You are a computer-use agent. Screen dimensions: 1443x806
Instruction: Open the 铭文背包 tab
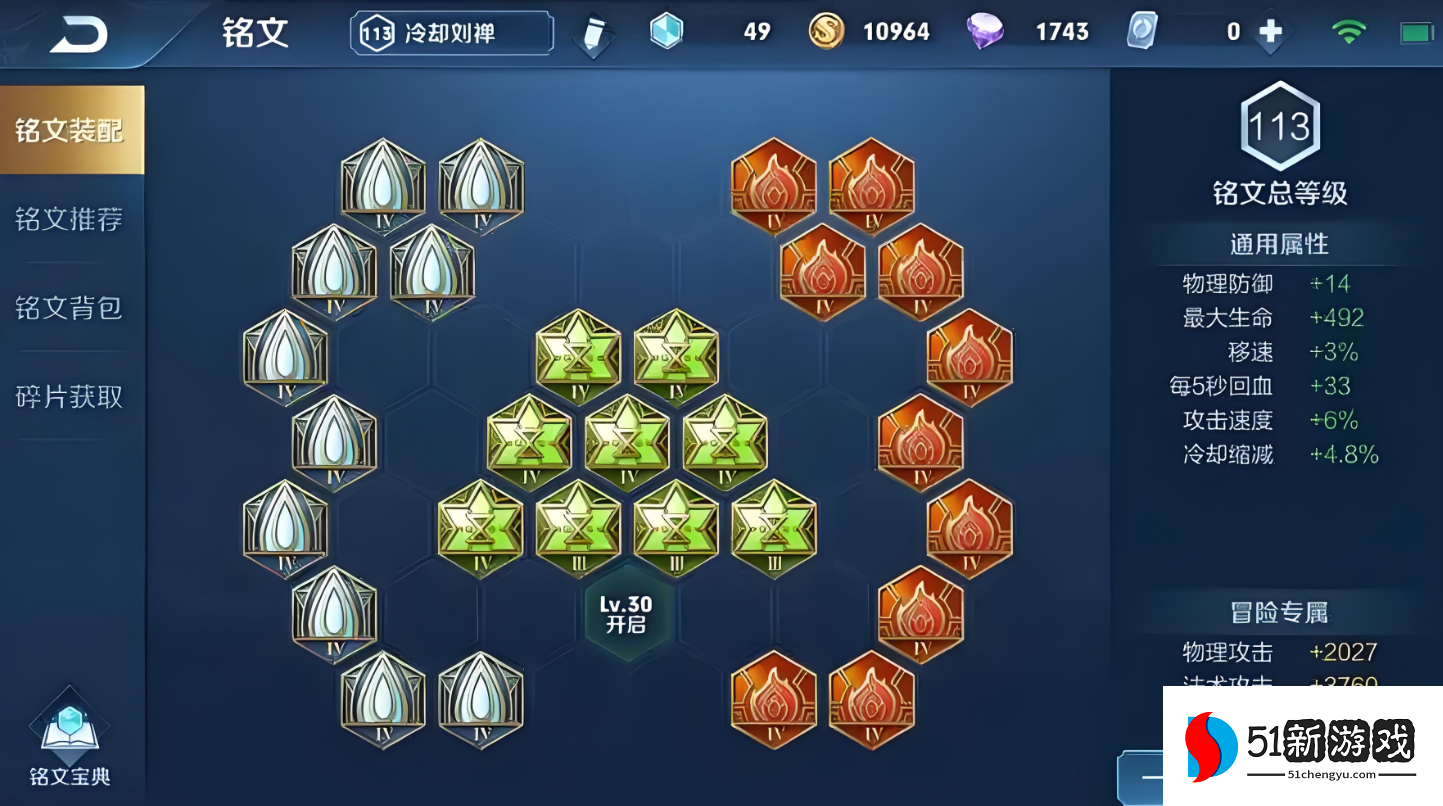coord(68,309)
